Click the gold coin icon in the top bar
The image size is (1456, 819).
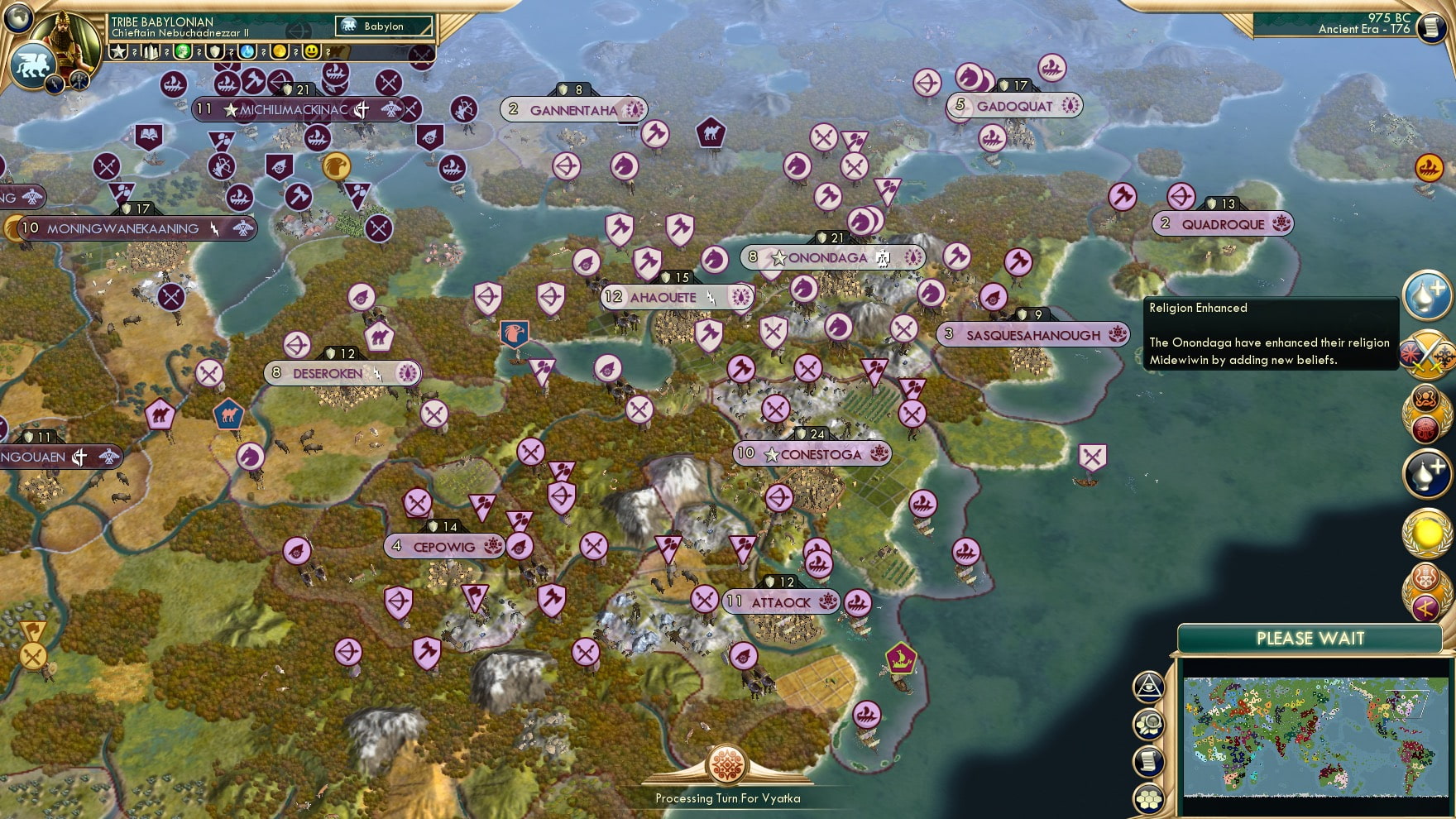coord(280,51)
